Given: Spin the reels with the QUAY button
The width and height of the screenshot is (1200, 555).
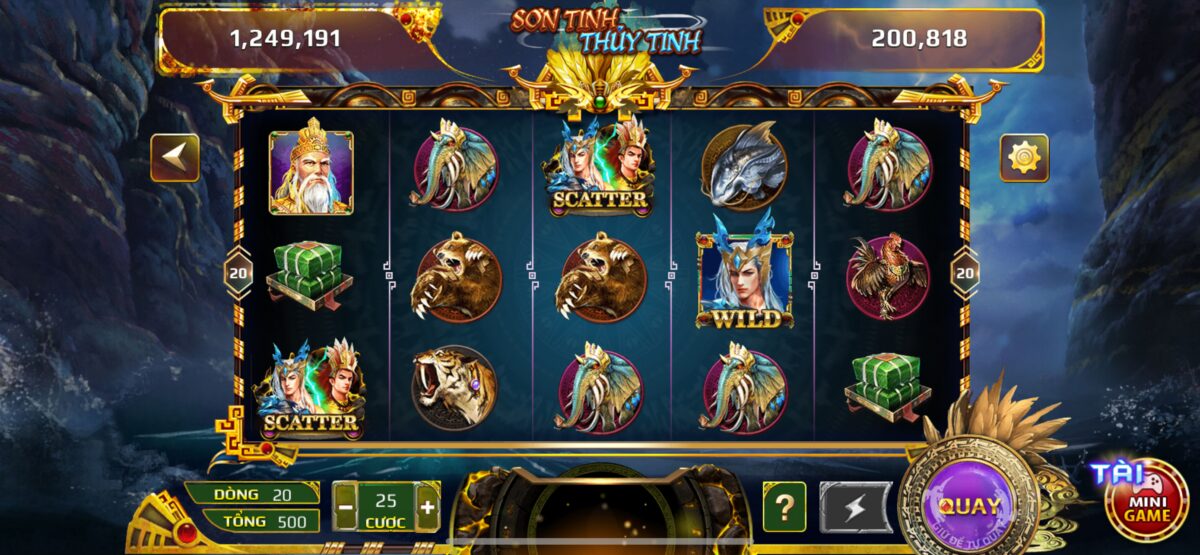Looking at the screenshot, I should 968,505.
